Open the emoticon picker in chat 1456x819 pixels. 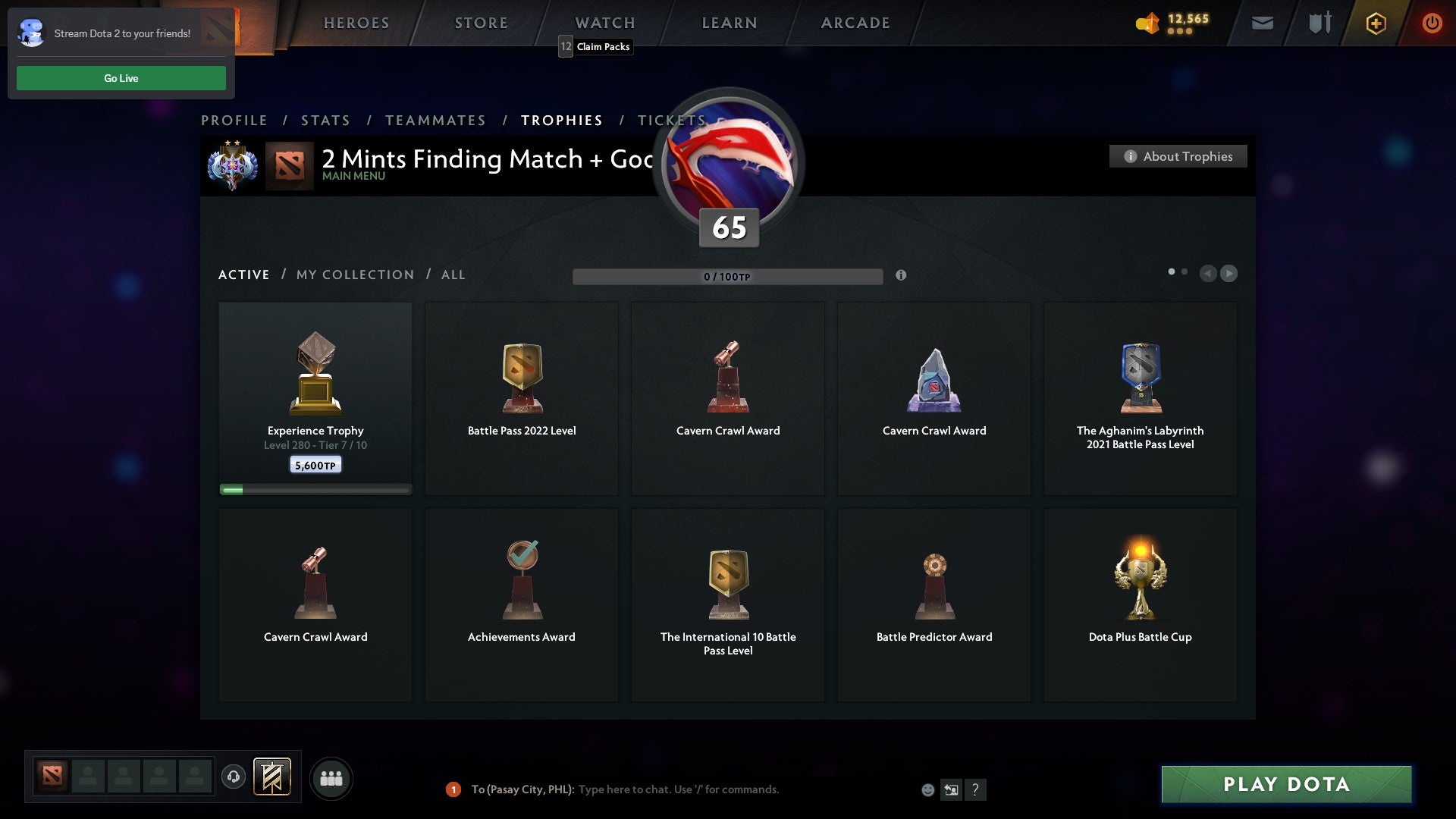(927, 789)
